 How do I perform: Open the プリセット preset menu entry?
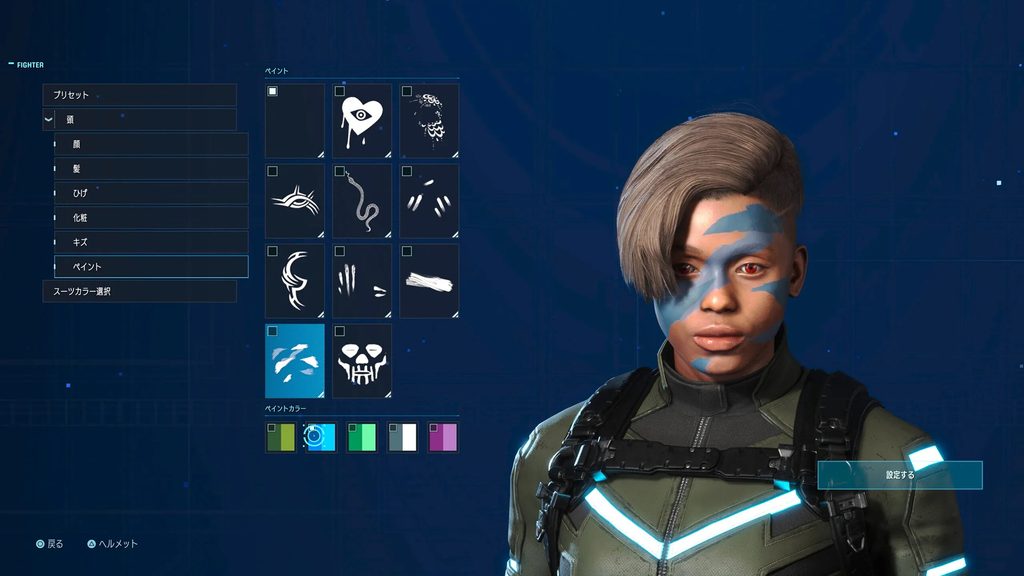coord(139,95)
